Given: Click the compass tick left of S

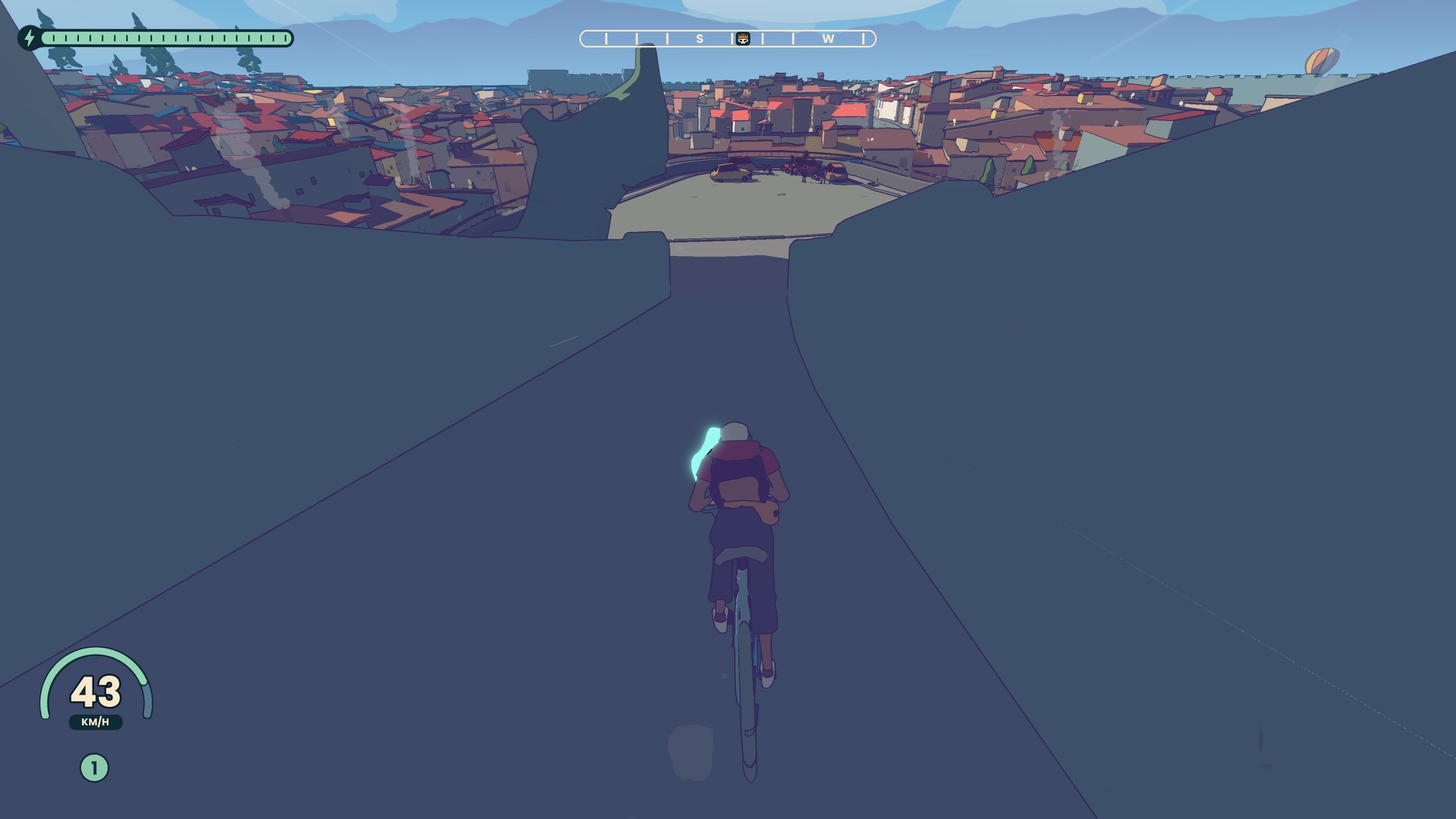Looking at the screenshot, I should coord(667,38).
